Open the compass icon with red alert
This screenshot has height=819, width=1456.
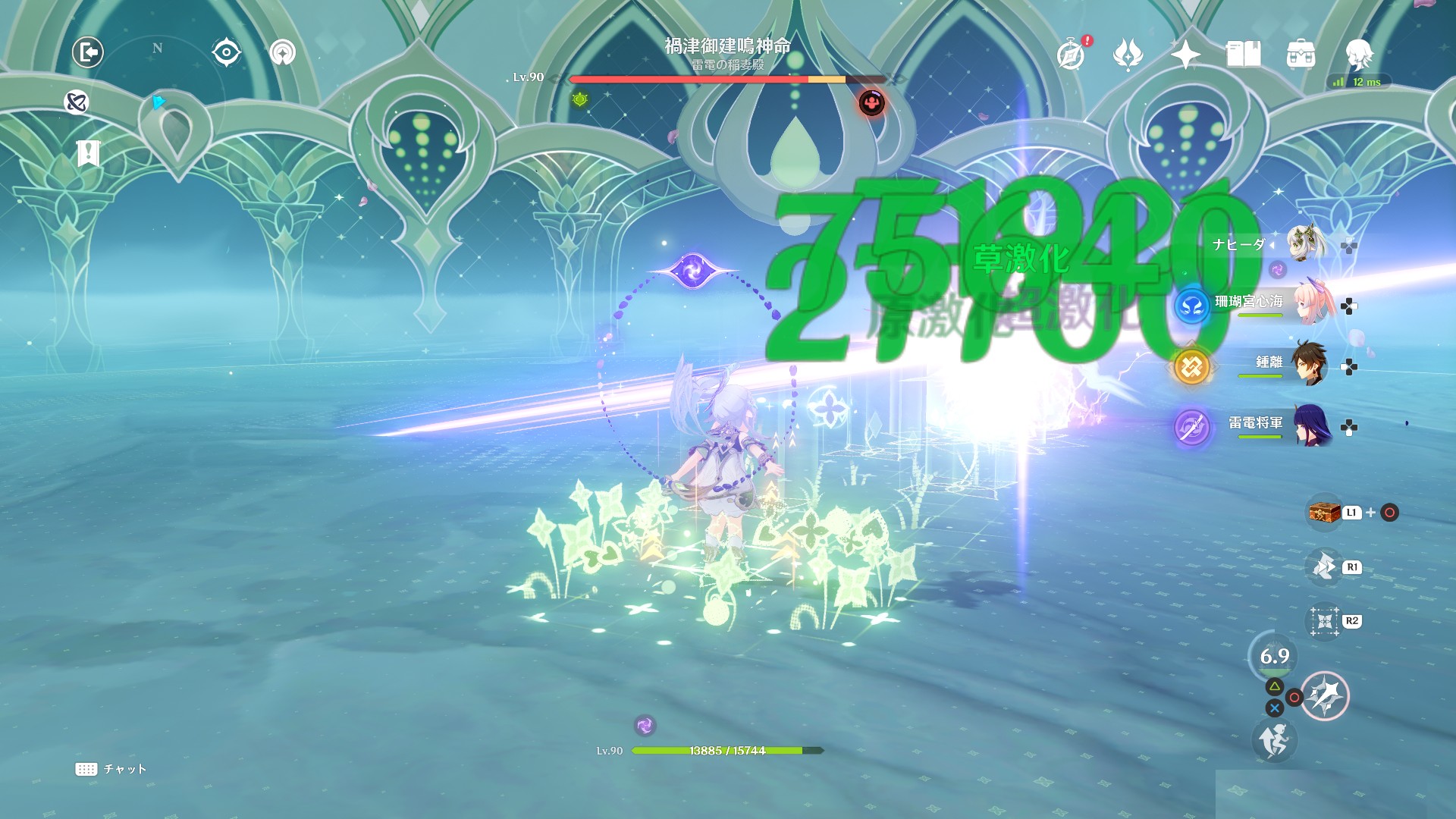(x=1071, y=54)
